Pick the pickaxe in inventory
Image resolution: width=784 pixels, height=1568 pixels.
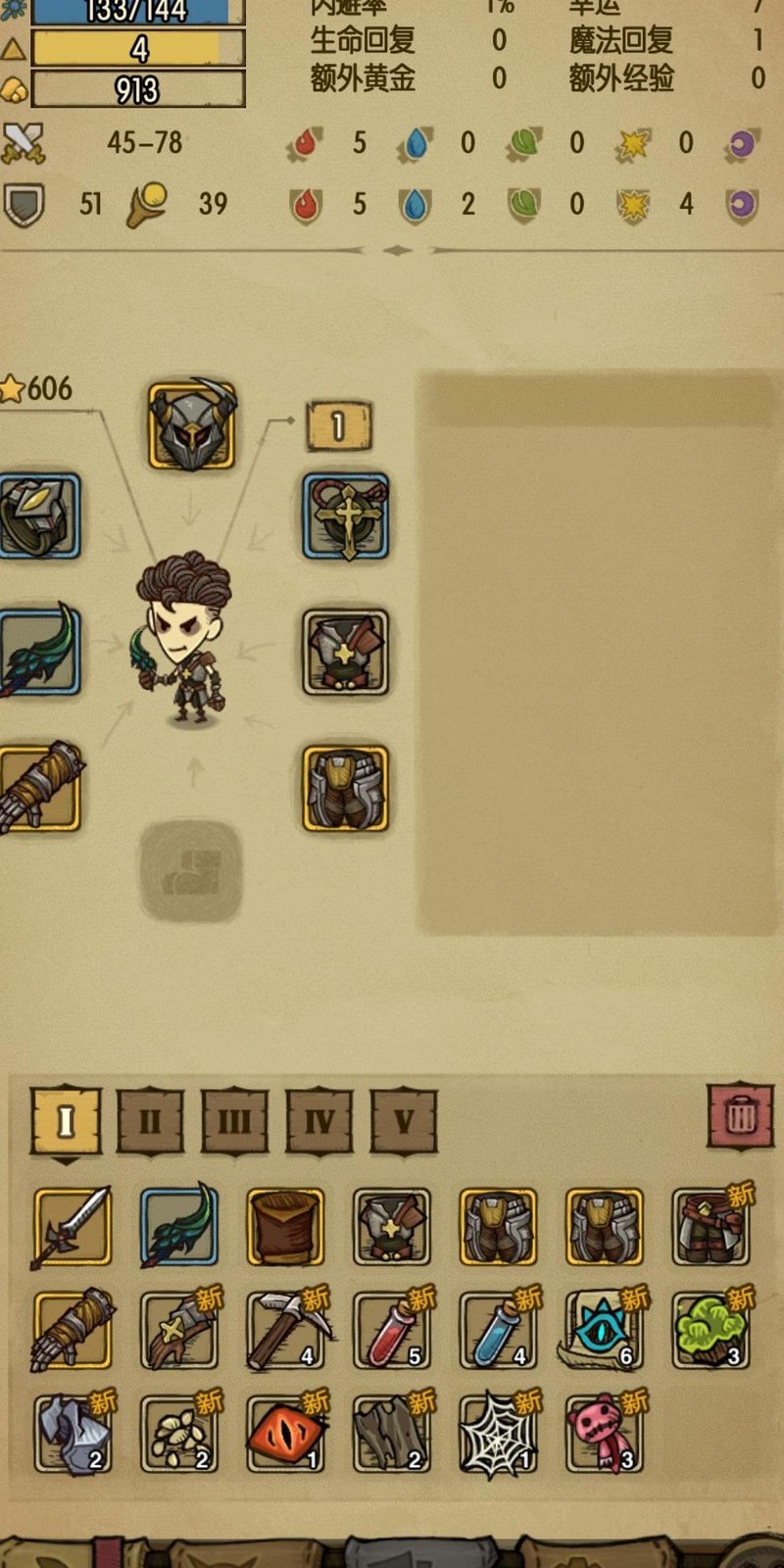point(285,1331)
